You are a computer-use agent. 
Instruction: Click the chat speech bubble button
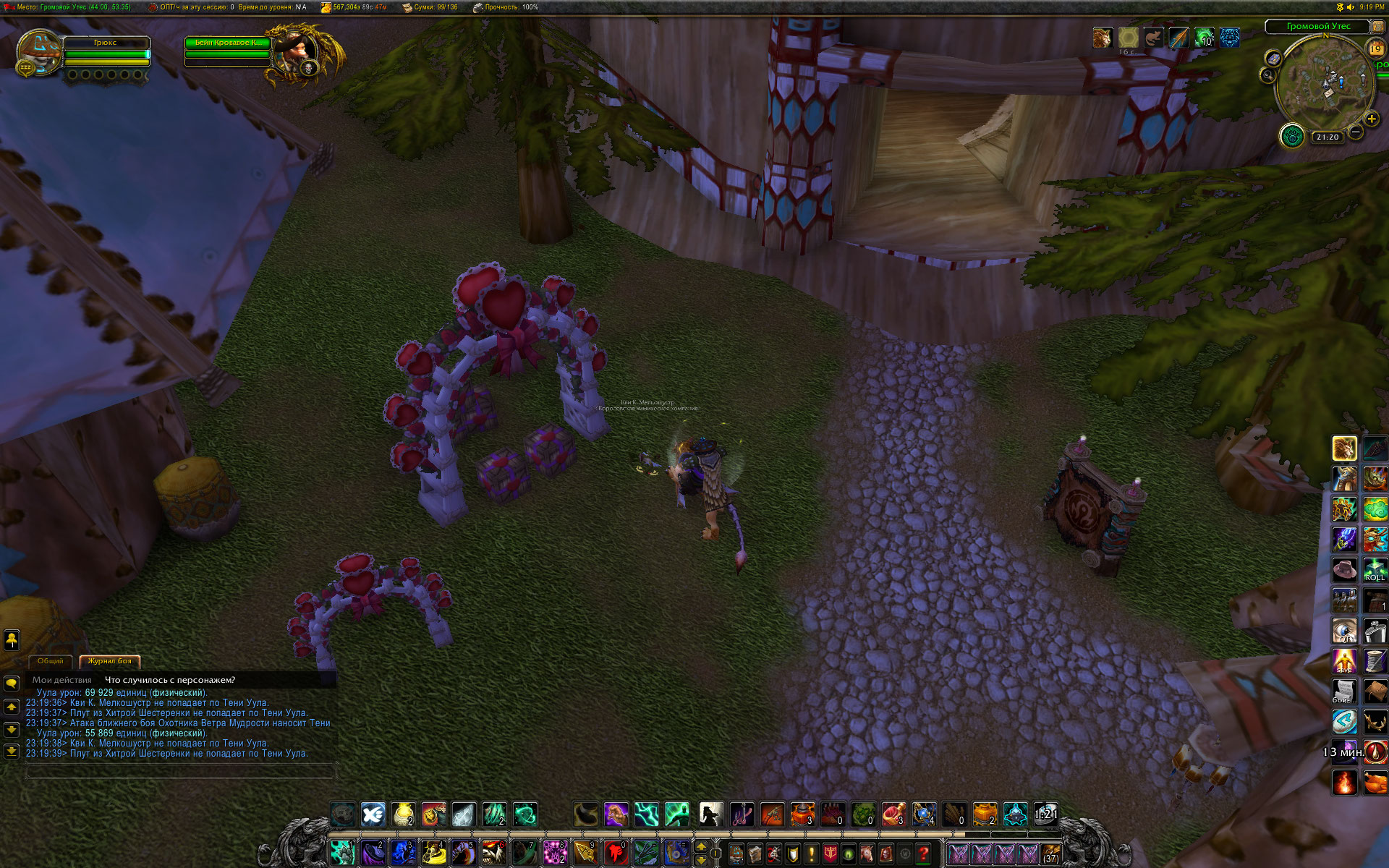click(x=12, y=683)
